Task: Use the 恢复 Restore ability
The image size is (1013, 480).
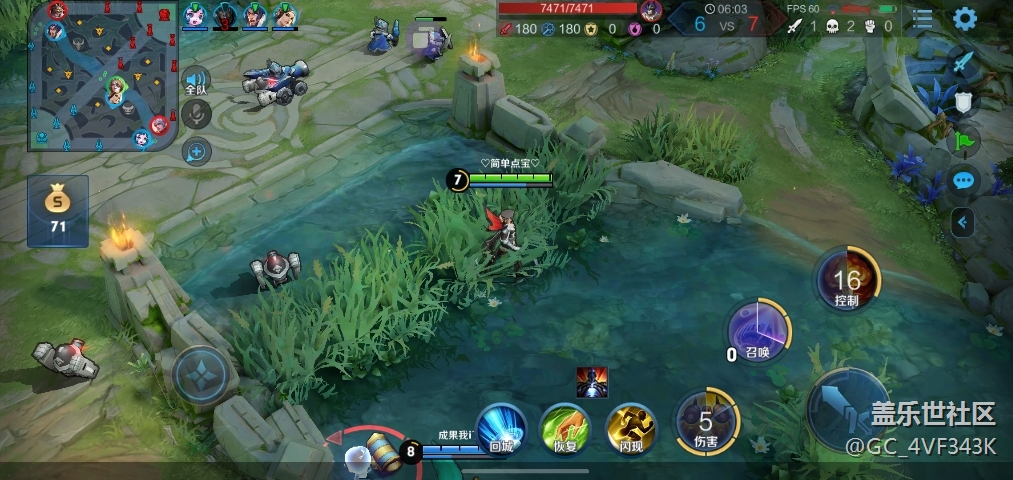Action: coord(566,430)
